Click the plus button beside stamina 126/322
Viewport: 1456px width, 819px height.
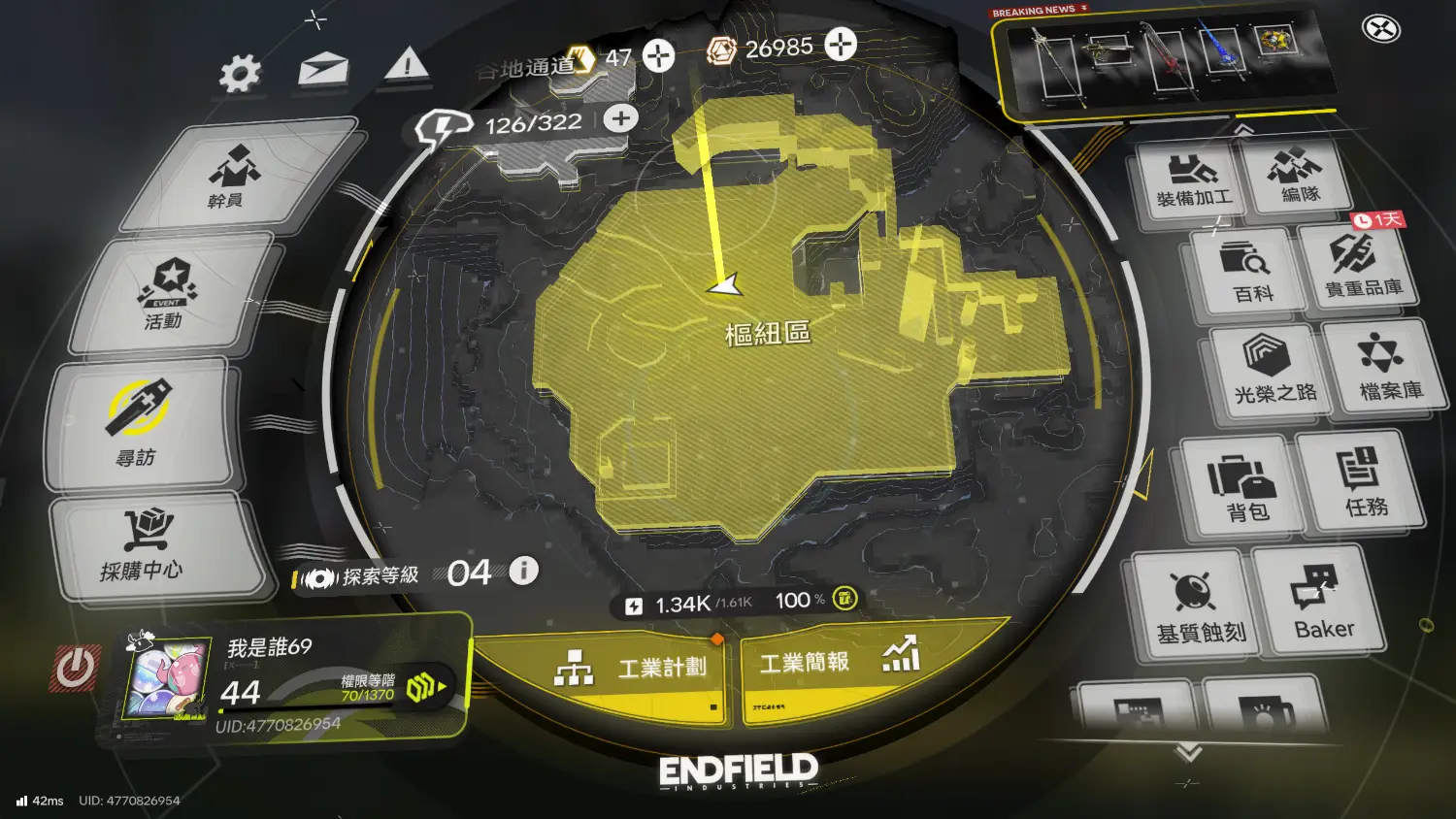coord(620,119)
